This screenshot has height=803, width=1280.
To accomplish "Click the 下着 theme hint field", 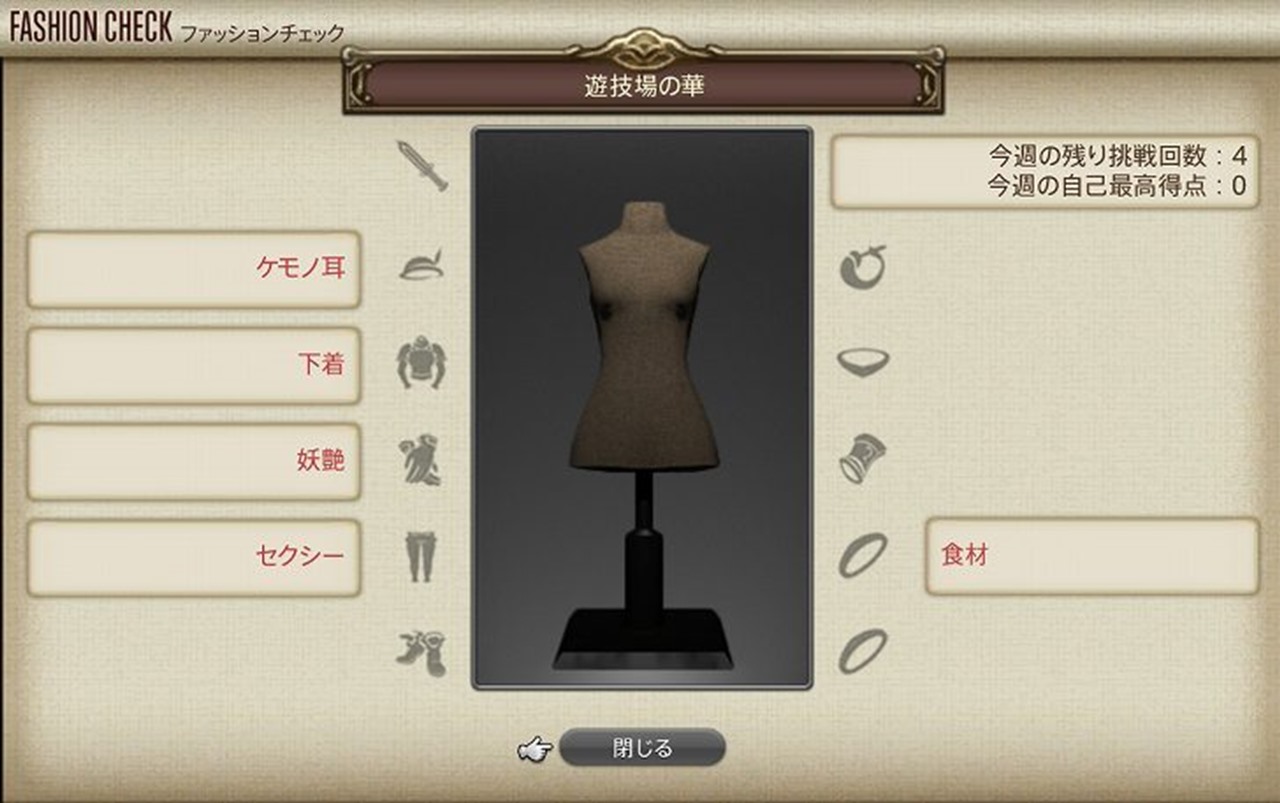I will pyautogui.click(x=193, y=365).
